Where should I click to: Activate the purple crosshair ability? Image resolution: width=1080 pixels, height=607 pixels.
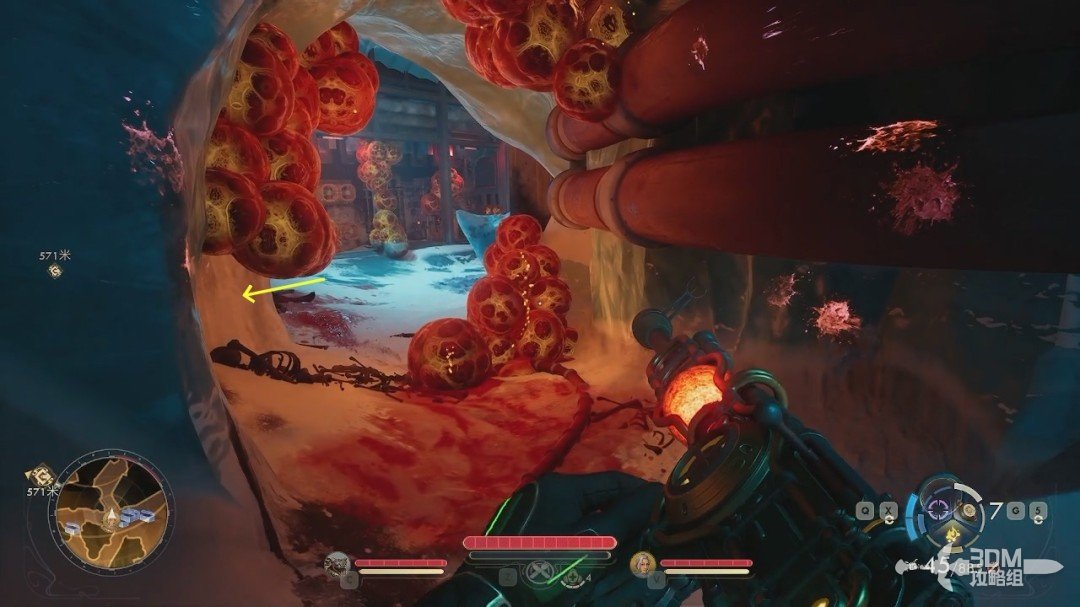coord(938,508)
